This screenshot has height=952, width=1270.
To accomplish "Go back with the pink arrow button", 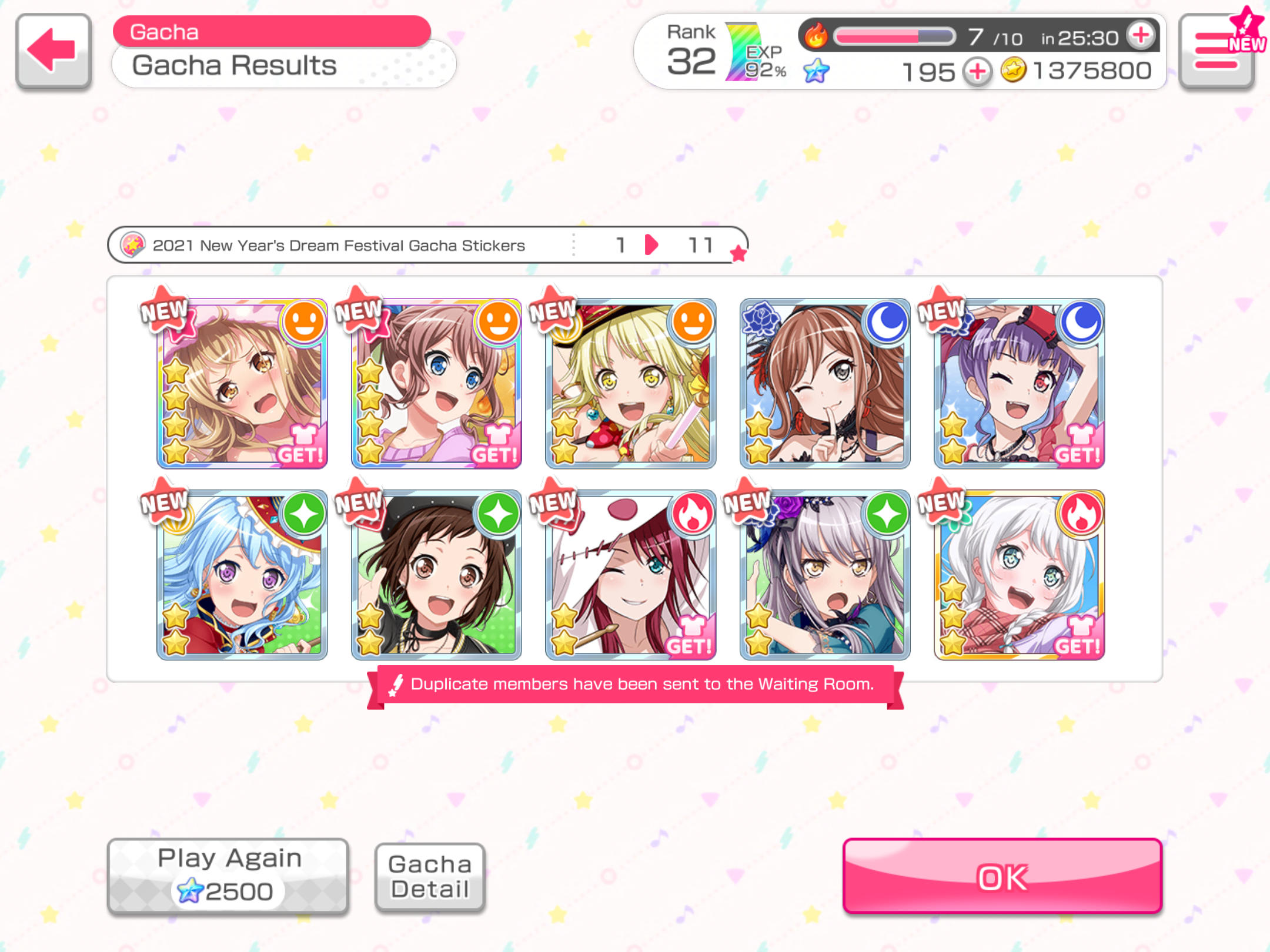I will tap(54, 51).
